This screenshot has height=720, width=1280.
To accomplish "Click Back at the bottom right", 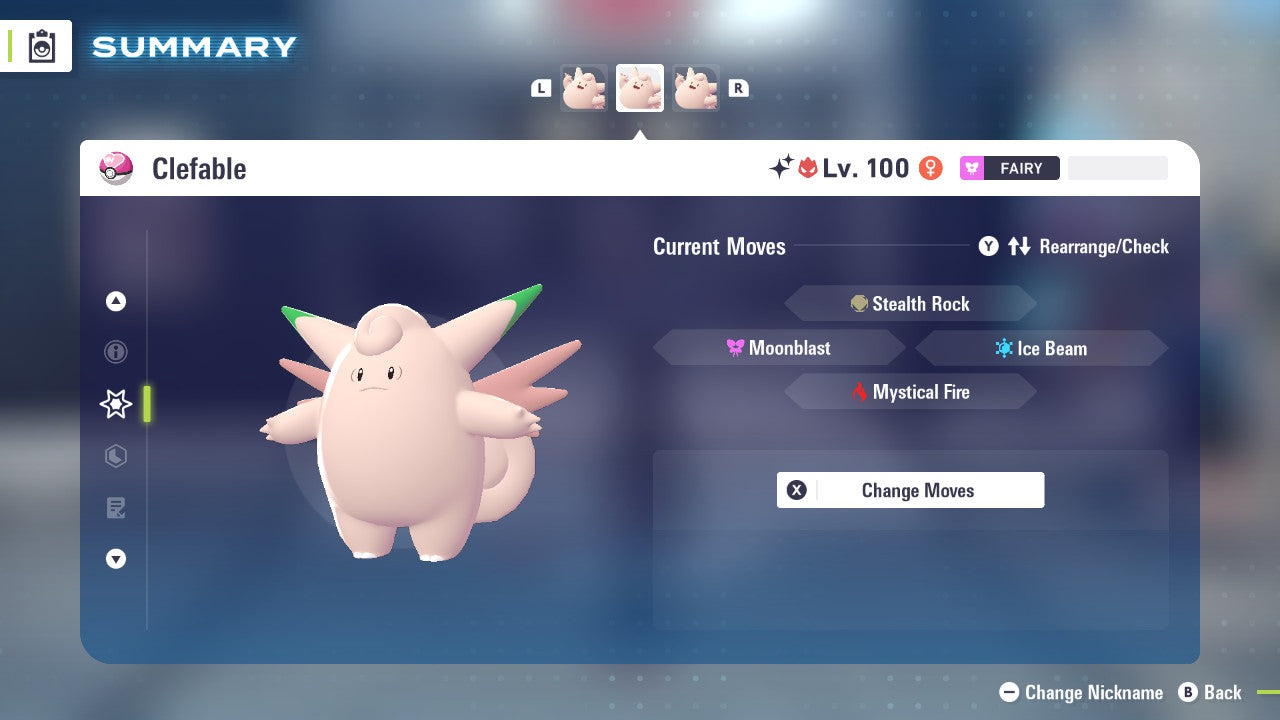I will (x=1212, y=692).
